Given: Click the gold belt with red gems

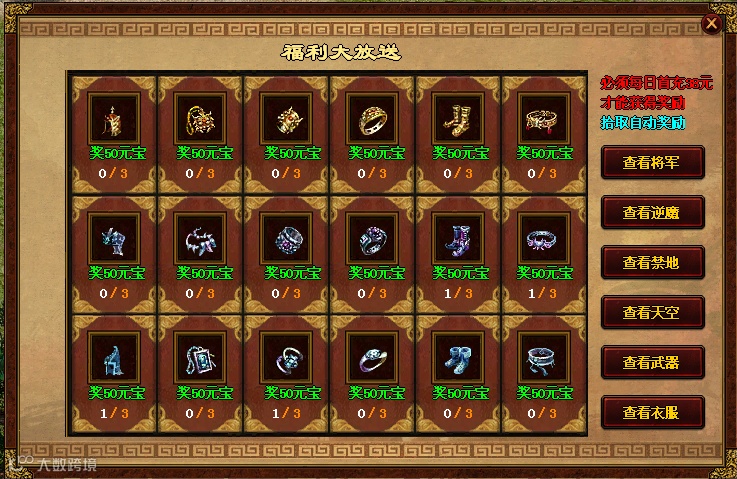Looking at the screenshot, I should 538,120.
